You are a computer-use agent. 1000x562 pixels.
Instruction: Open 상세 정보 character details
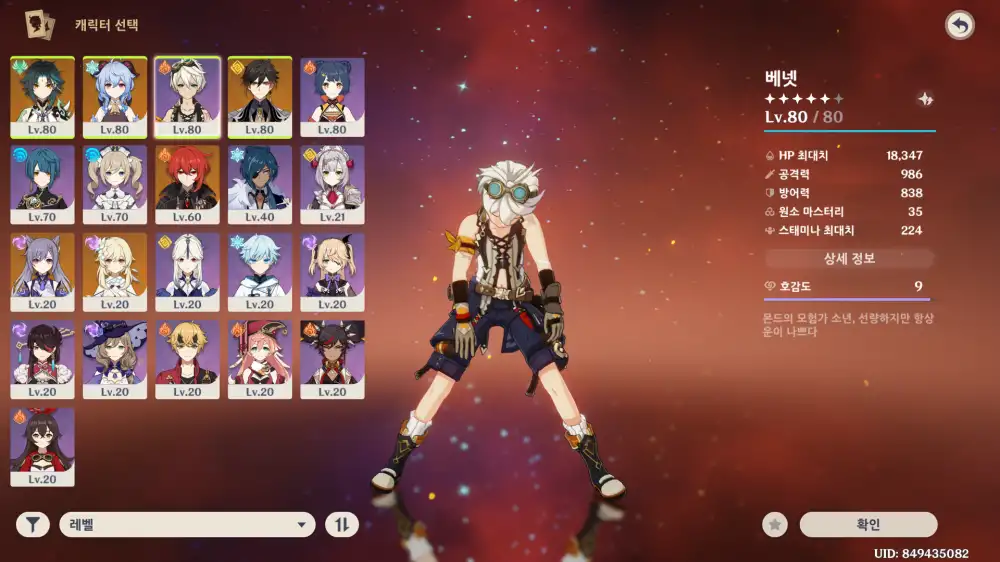(x=849, y=259)
